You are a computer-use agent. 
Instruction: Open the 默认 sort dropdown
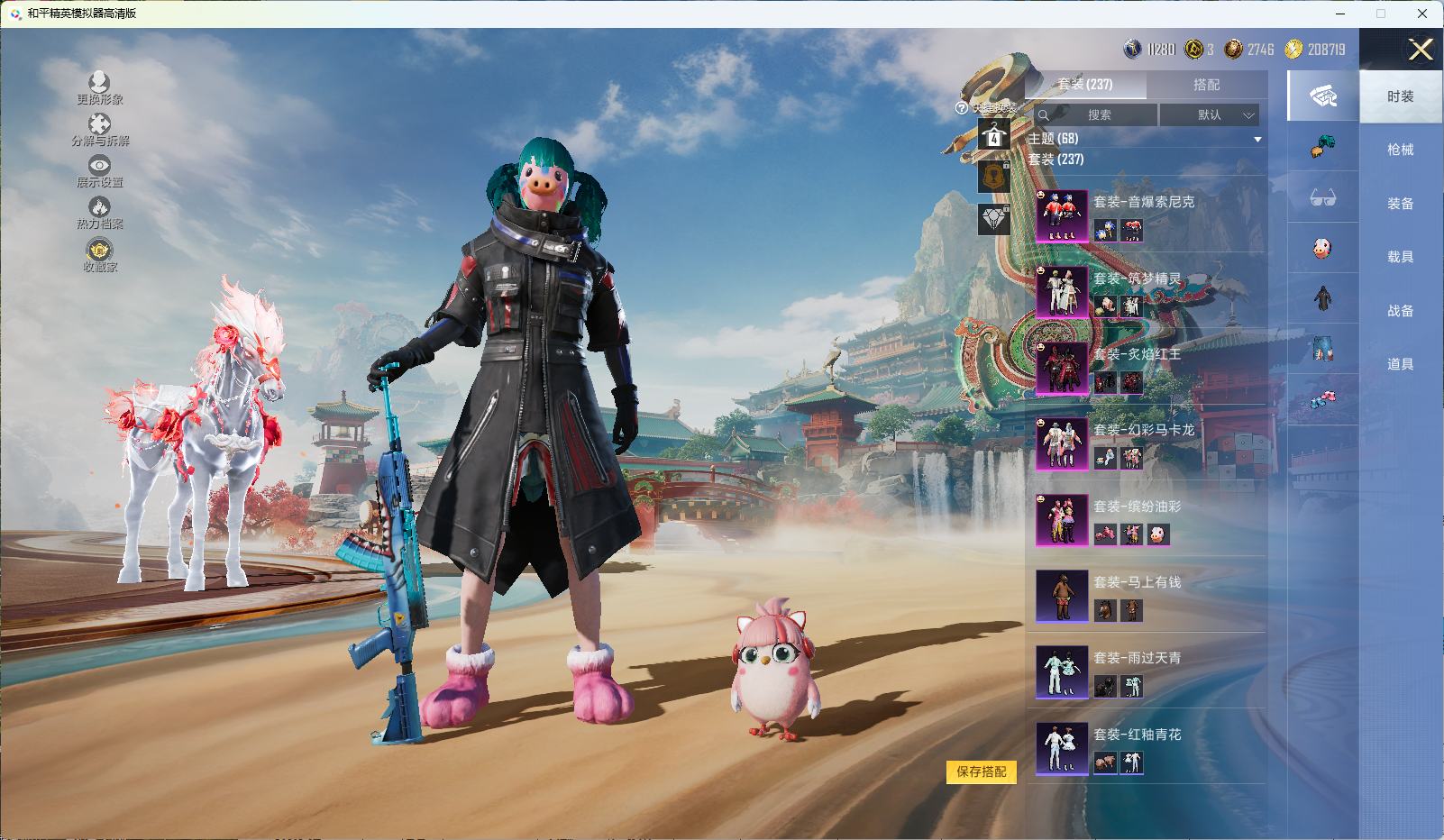(1209, 114)
